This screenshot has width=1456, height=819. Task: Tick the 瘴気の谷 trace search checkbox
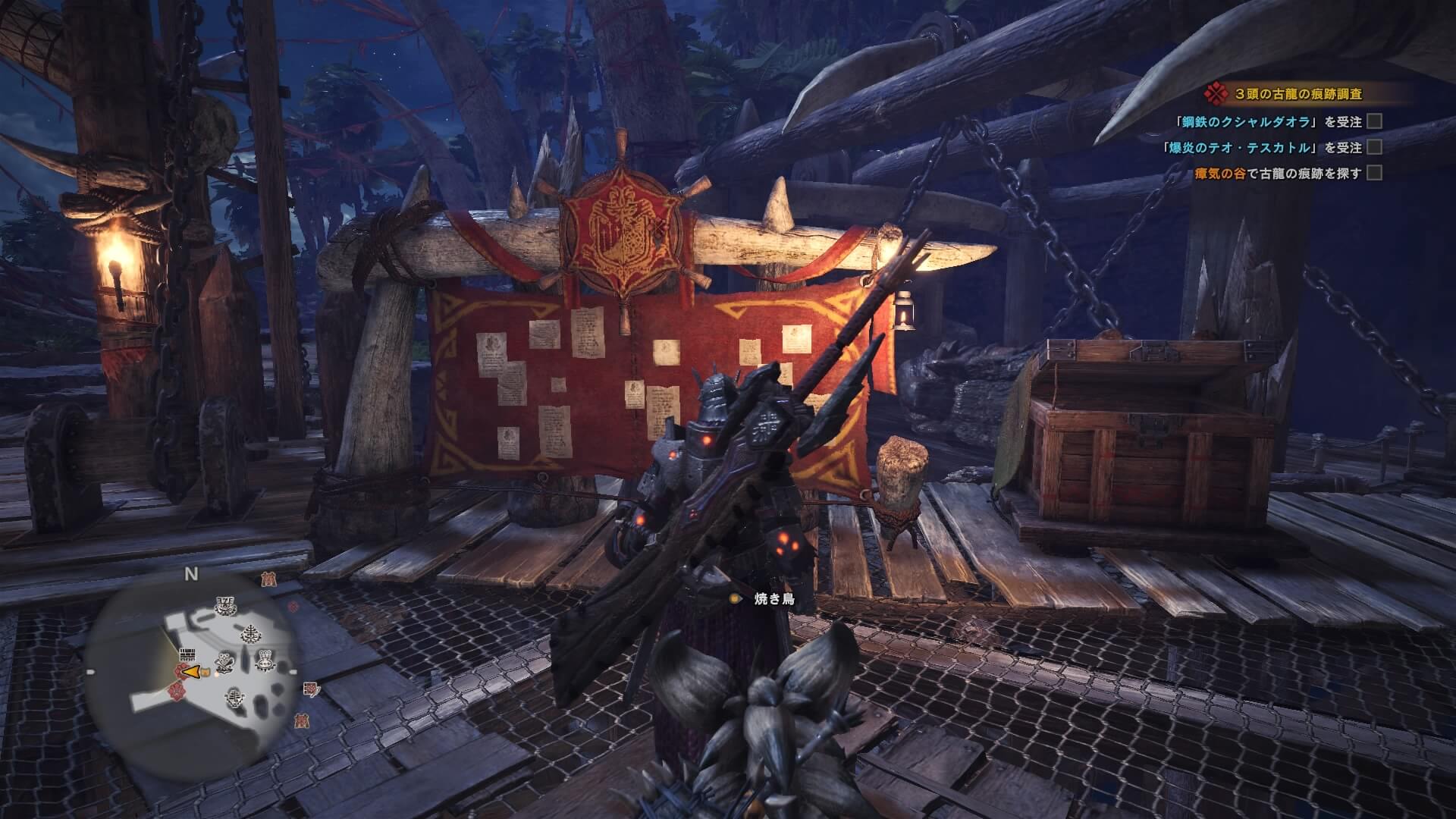click(x=1373, y=173)
